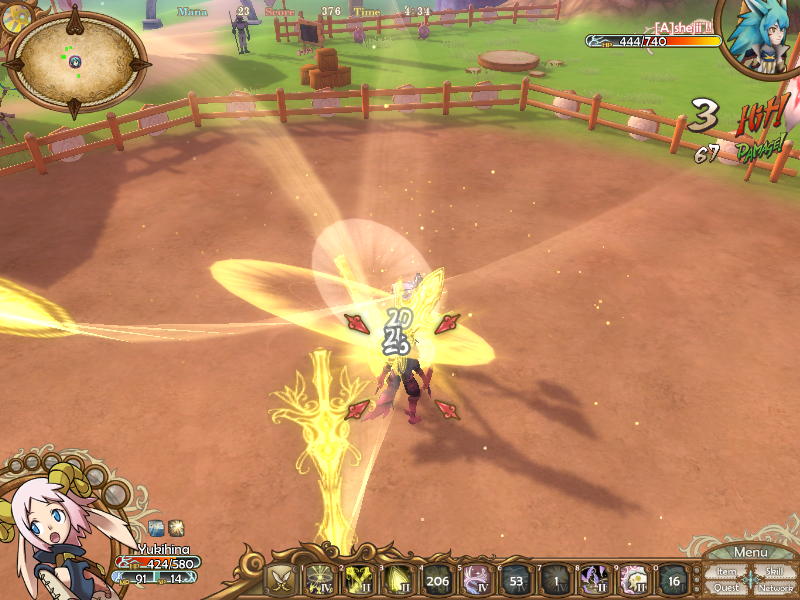The image size is (800, 600).
Task: Open the Skill menu
Action: 773,572
